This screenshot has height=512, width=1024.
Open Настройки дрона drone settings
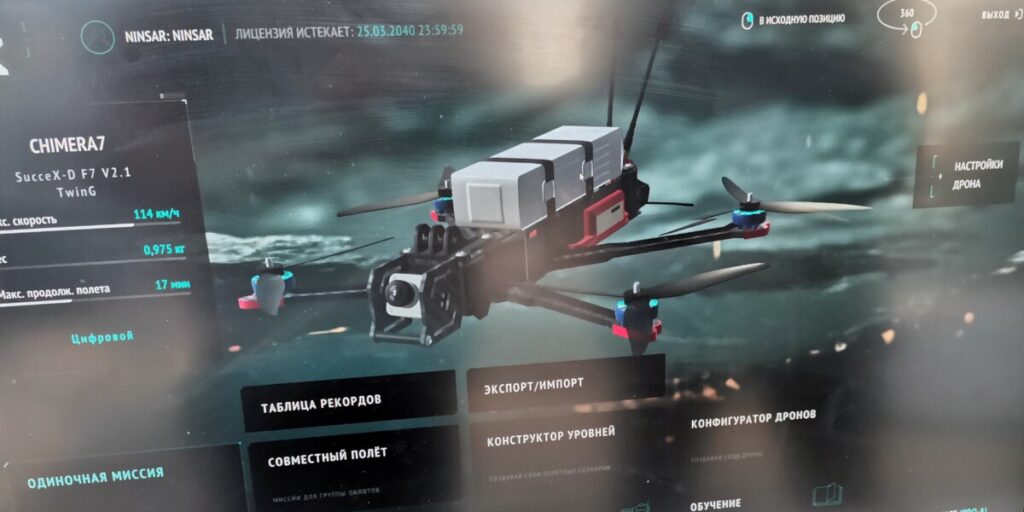pyautogui.click(x=979, y=174)
